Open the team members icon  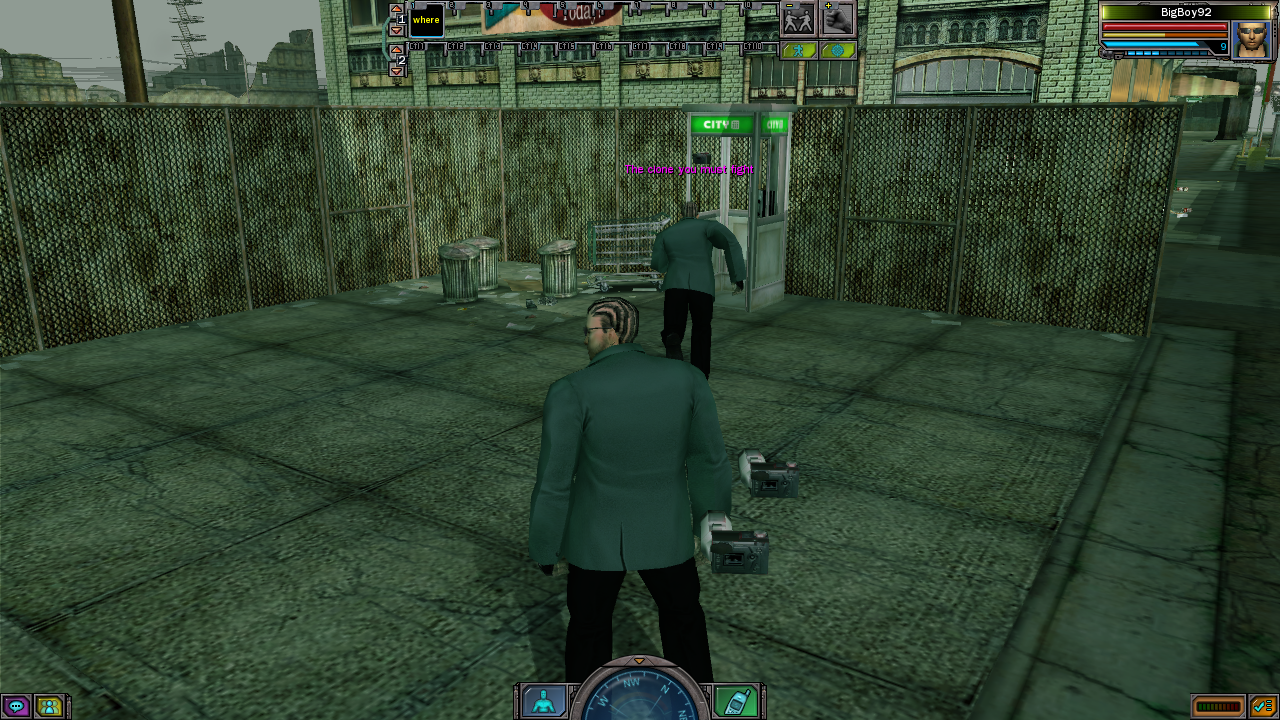pos(48,706)
